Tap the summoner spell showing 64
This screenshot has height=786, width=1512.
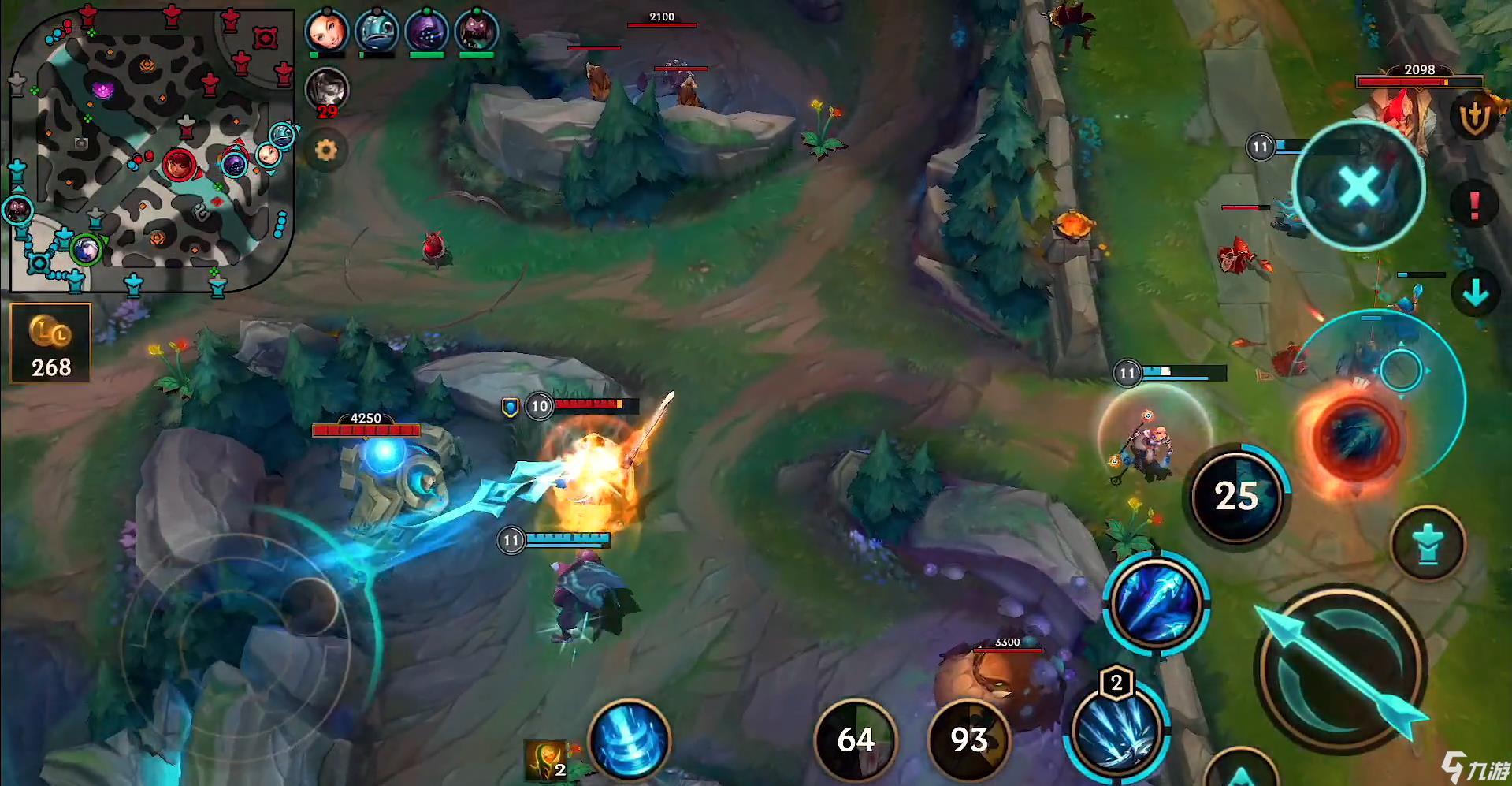click(856, 739)
